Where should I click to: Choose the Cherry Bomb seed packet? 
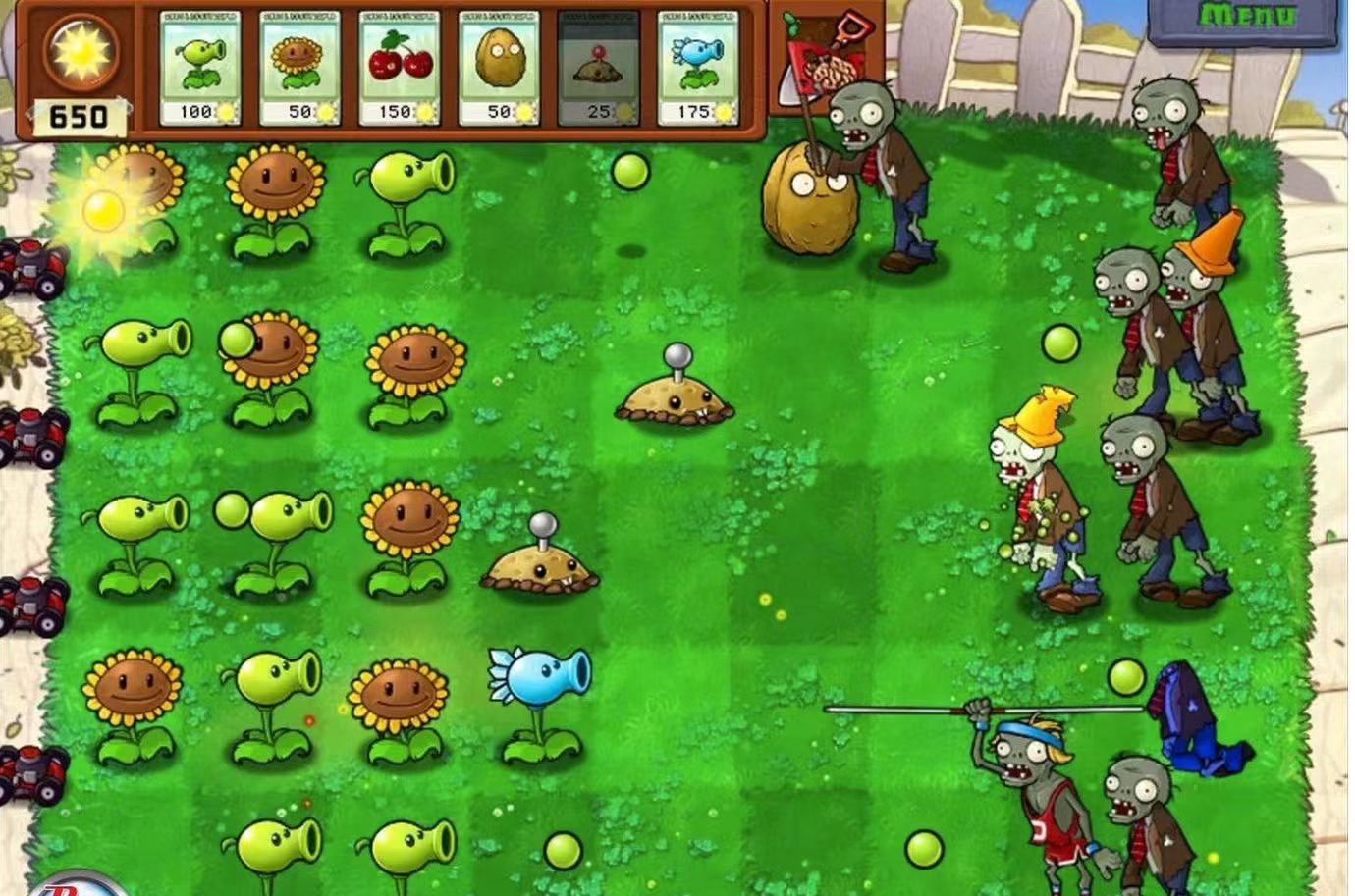point(400,69)
